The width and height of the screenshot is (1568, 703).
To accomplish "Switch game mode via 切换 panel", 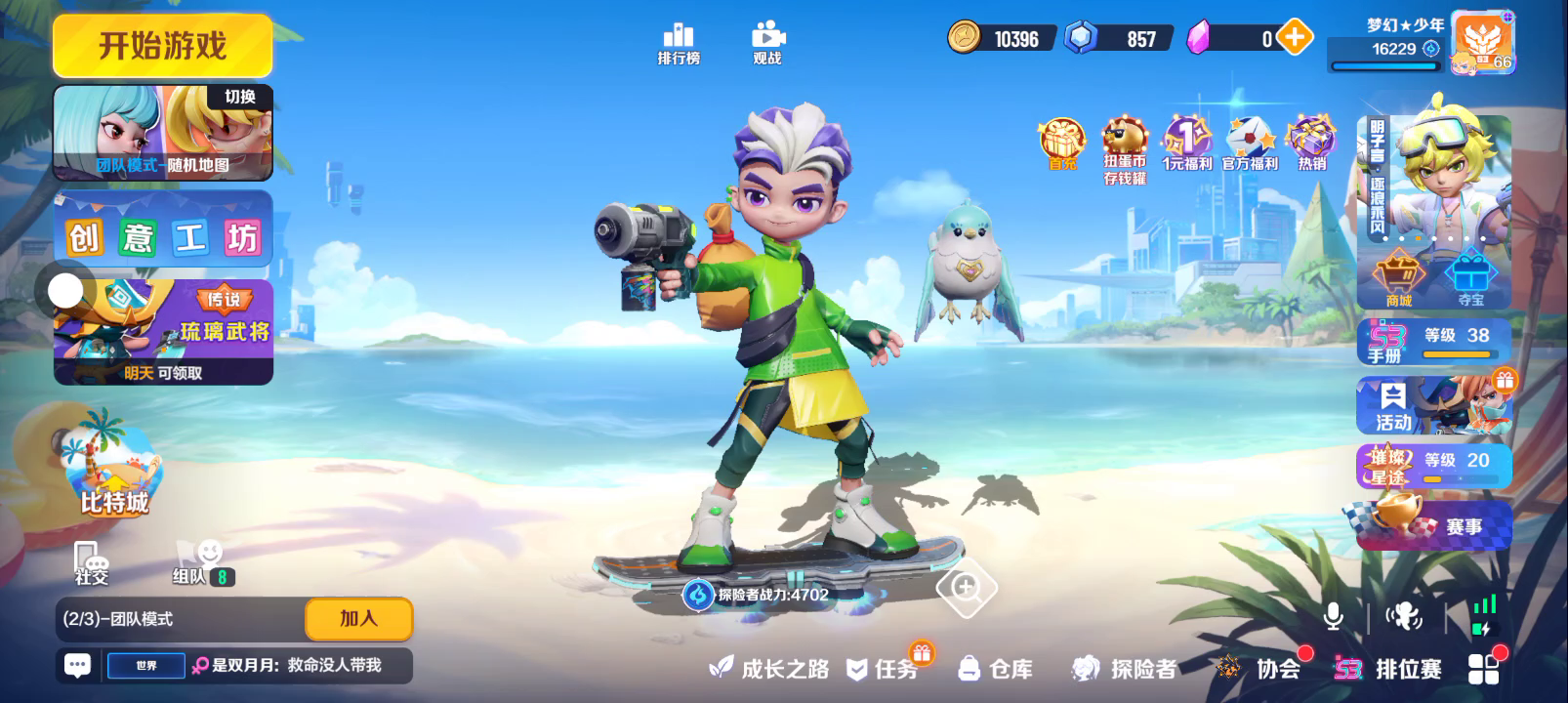I will point(163,133).
